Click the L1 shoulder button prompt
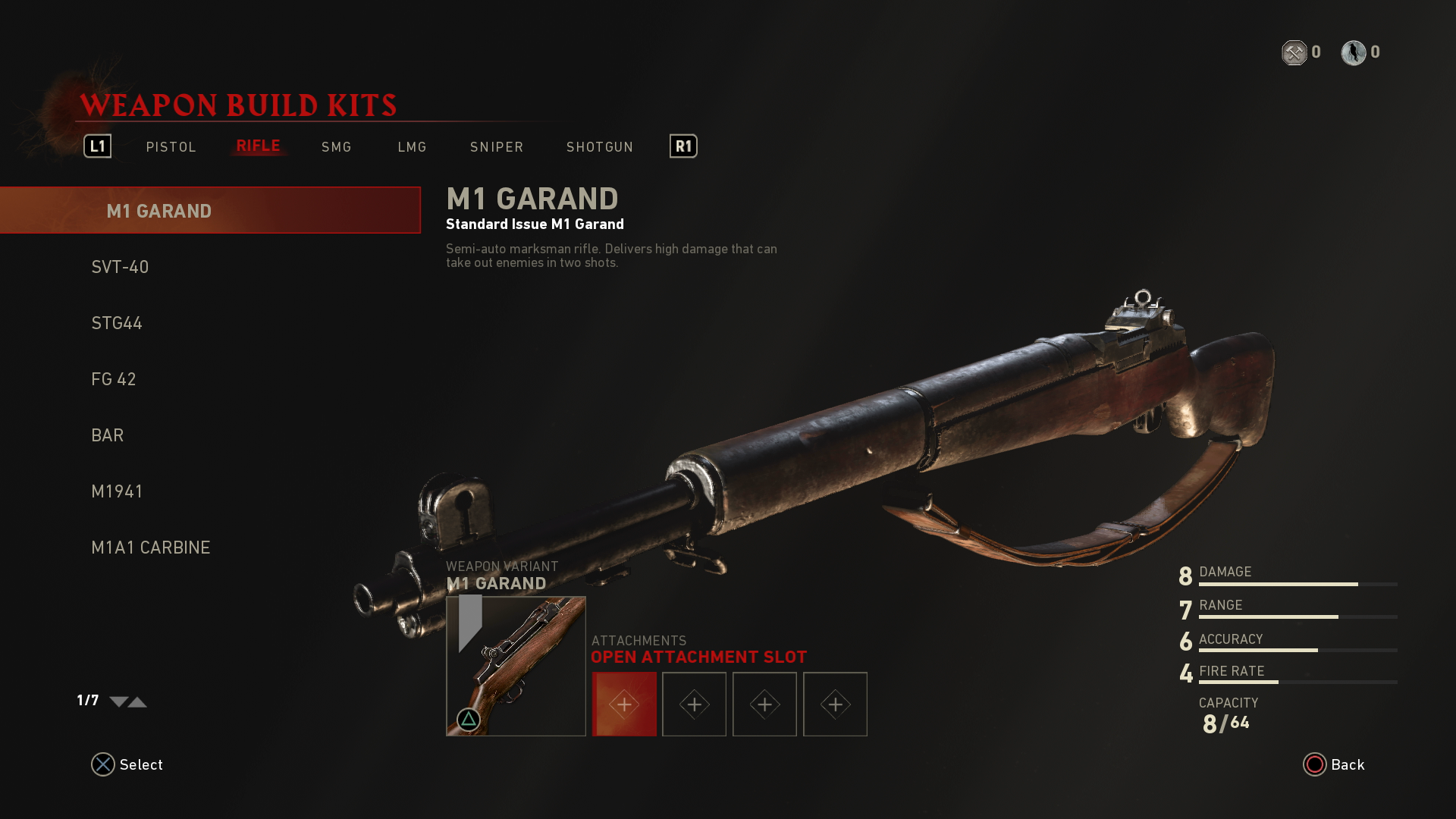This screenshot has width=1456, height=819. click(x=96, y=146)
